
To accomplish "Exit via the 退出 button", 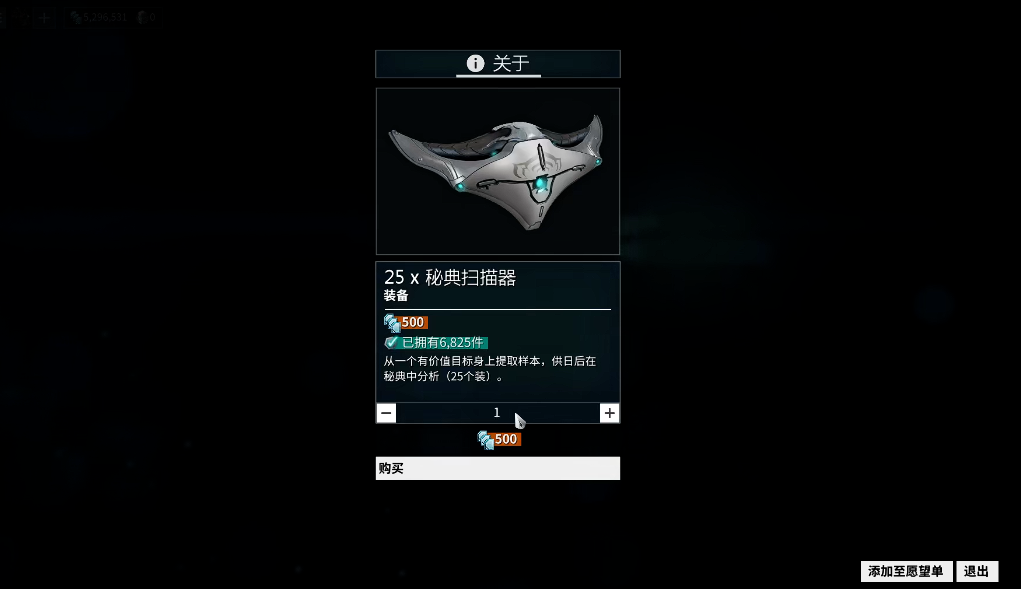I will pyautogui.click(x=977, y=571).
